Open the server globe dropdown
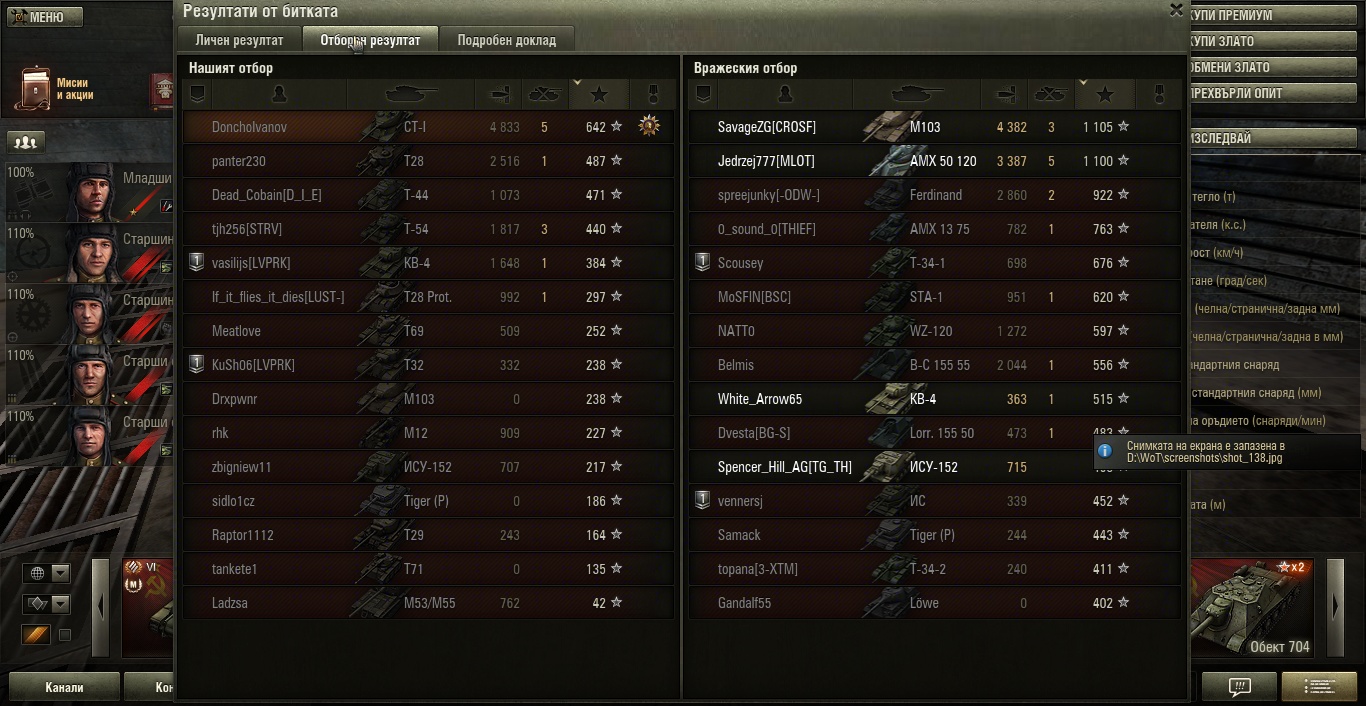The image size is (1366, 706). 47,573
